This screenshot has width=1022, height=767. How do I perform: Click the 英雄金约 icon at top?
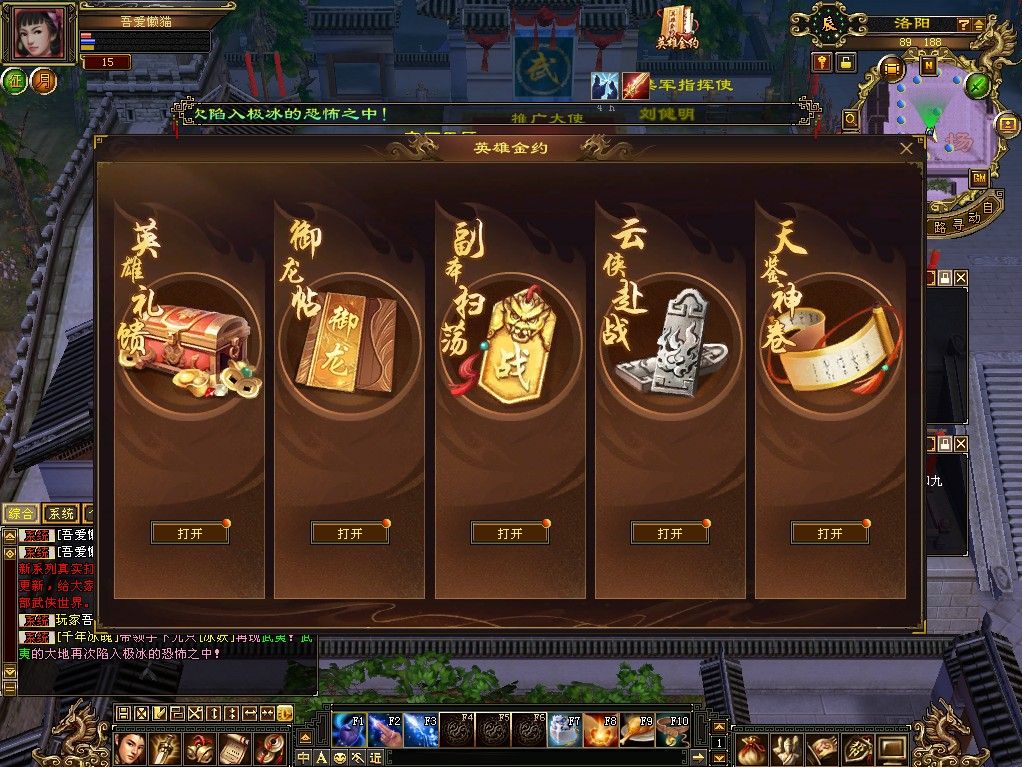677,28
